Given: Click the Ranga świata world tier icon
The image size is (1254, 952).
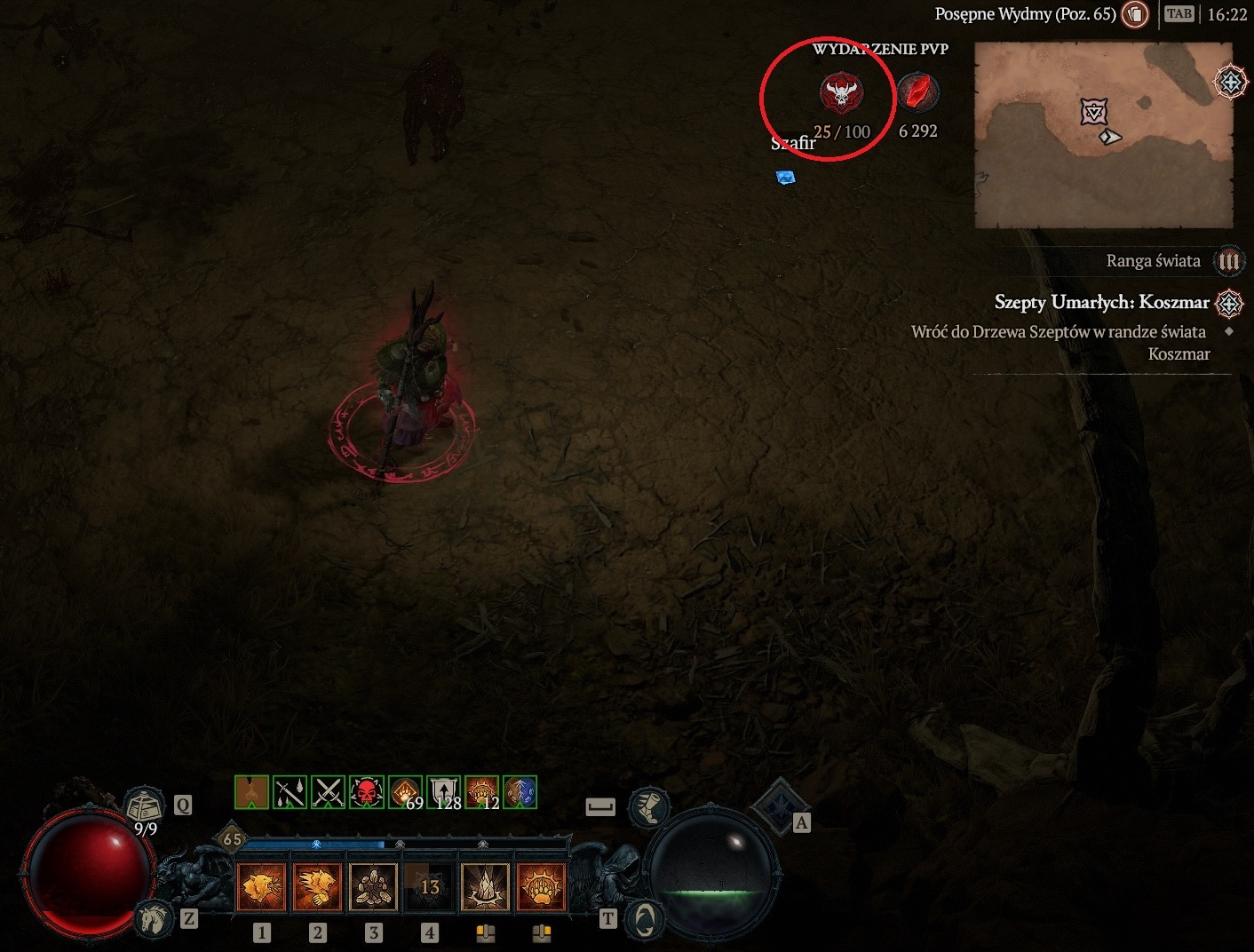Looking at the screenshot, I should [x=1228, y=261].
